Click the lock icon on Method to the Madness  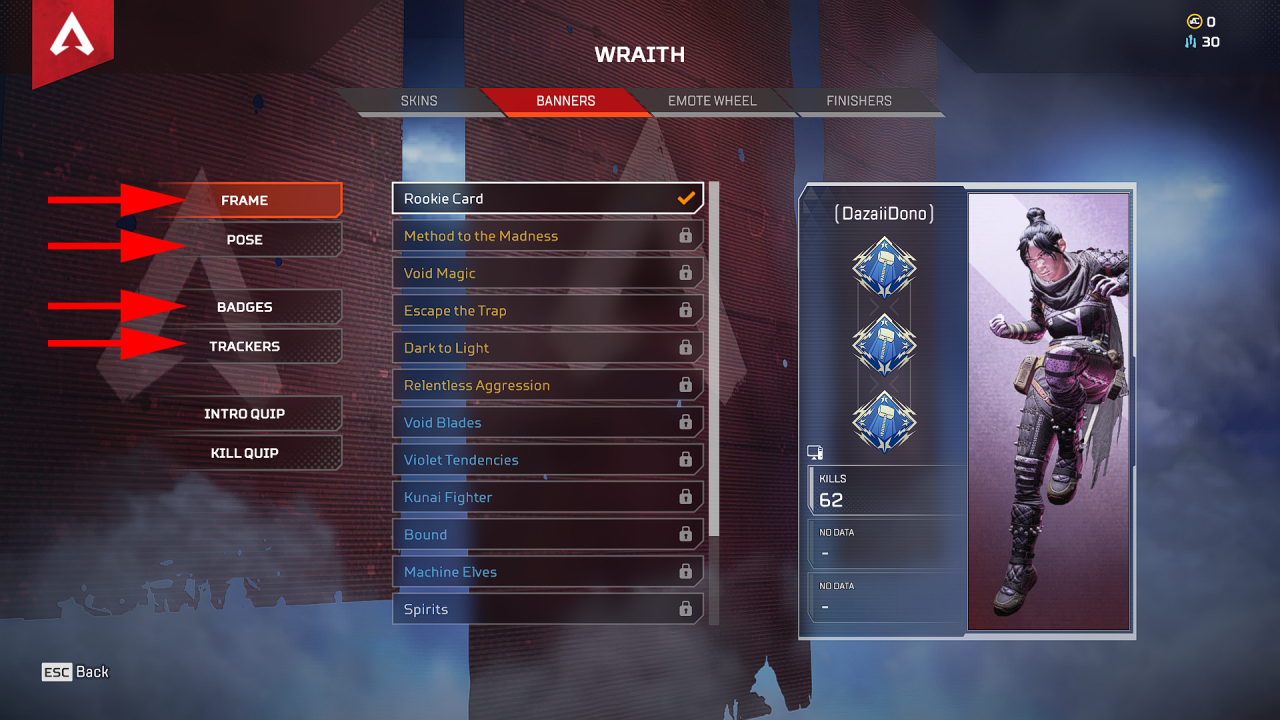click(x=687, y=235)
